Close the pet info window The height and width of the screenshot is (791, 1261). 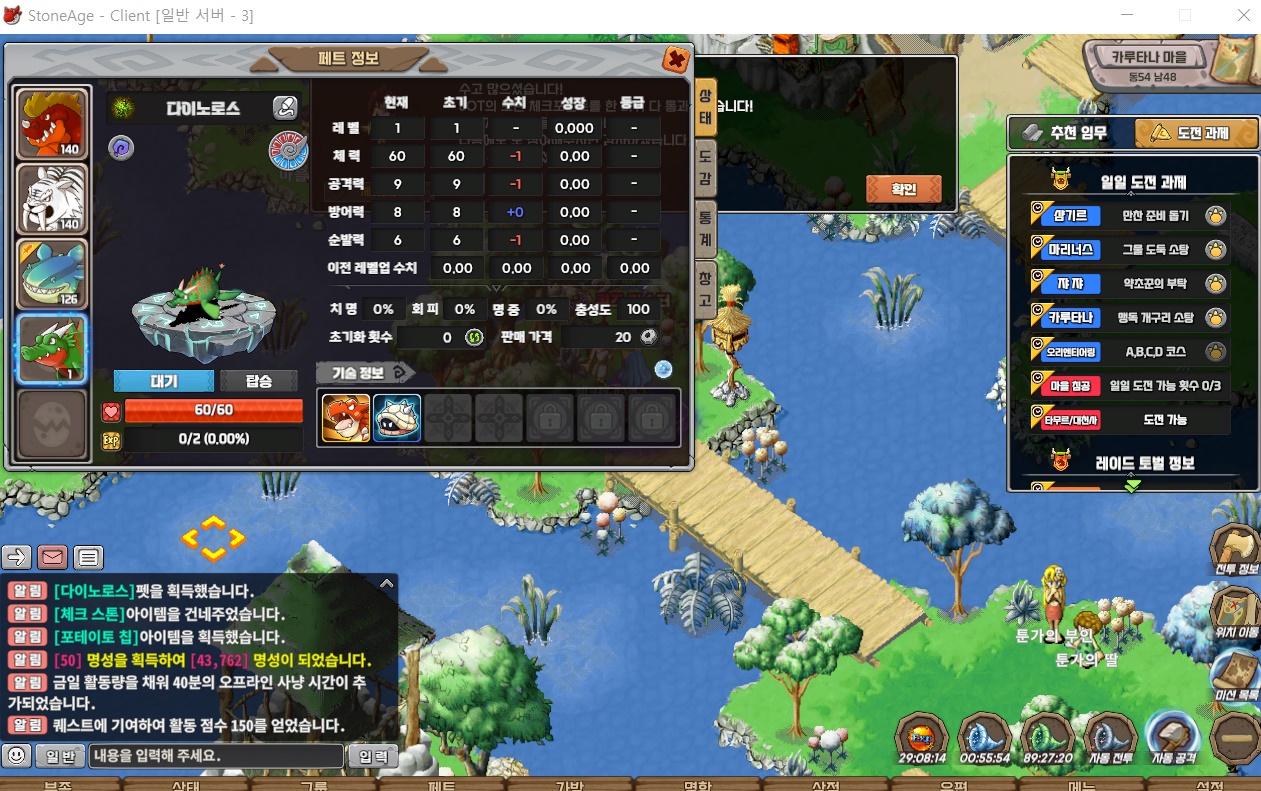pos(676,60)
